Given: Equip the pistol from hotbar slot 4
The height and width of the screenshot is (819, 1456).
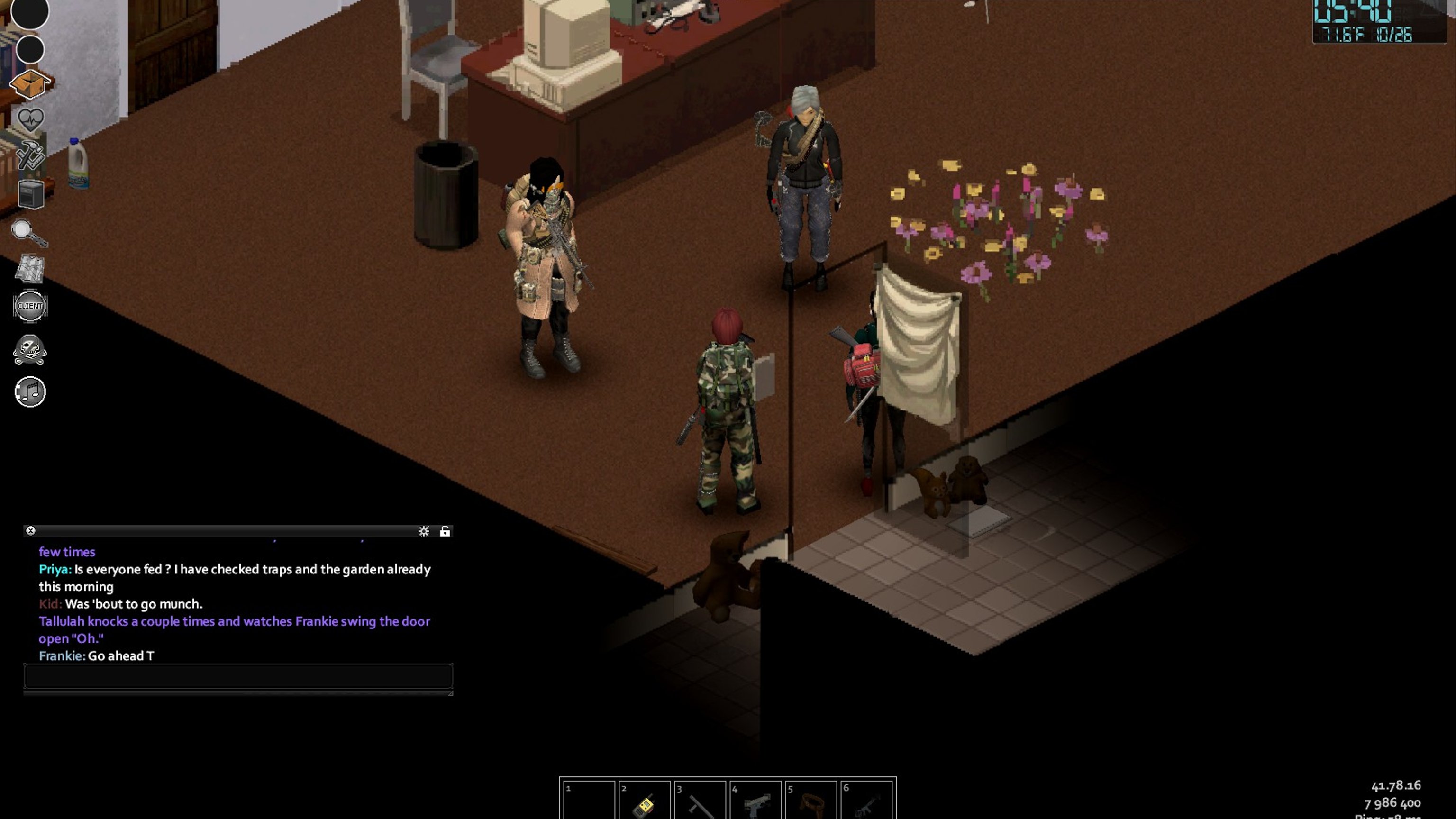Looking at the screenshot, I should (755, 802).
